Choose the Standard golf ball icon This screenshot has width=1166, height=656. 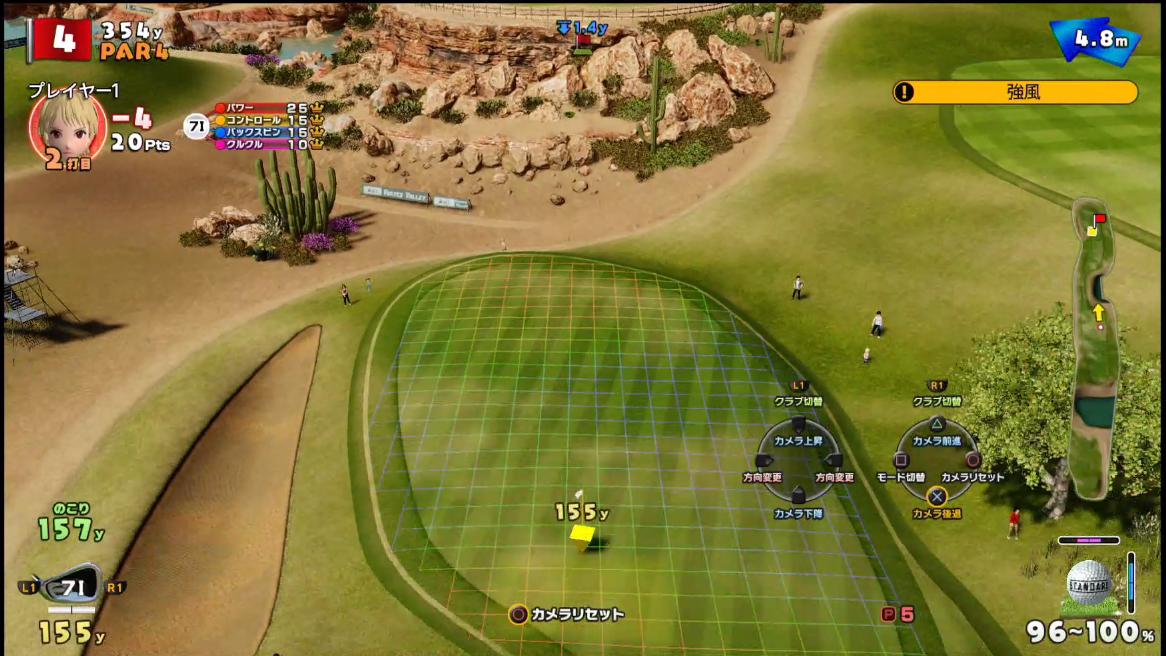(1089, 582)
